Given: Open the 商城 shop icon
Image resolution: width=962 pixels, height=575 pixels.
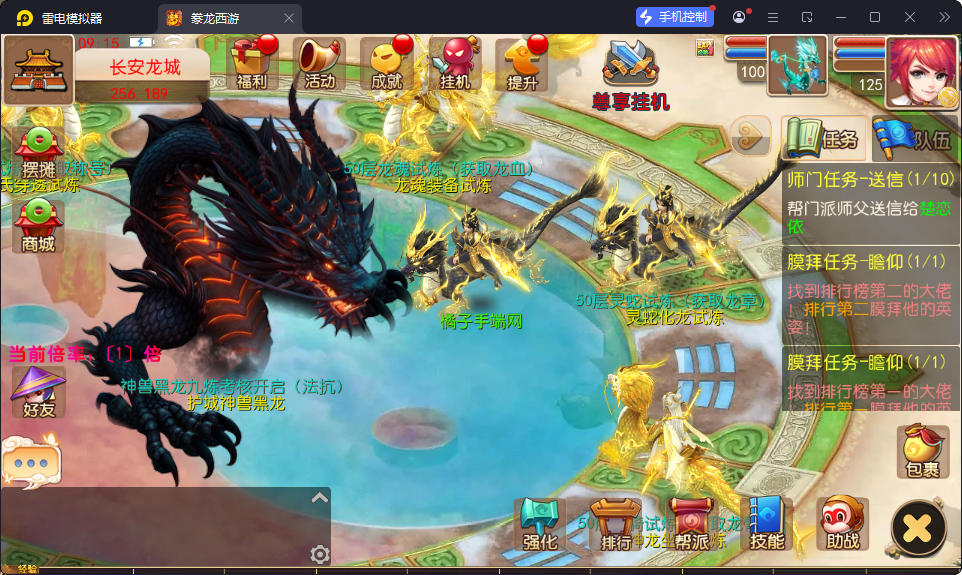Looking at the screenshot, I should (38, 225).
